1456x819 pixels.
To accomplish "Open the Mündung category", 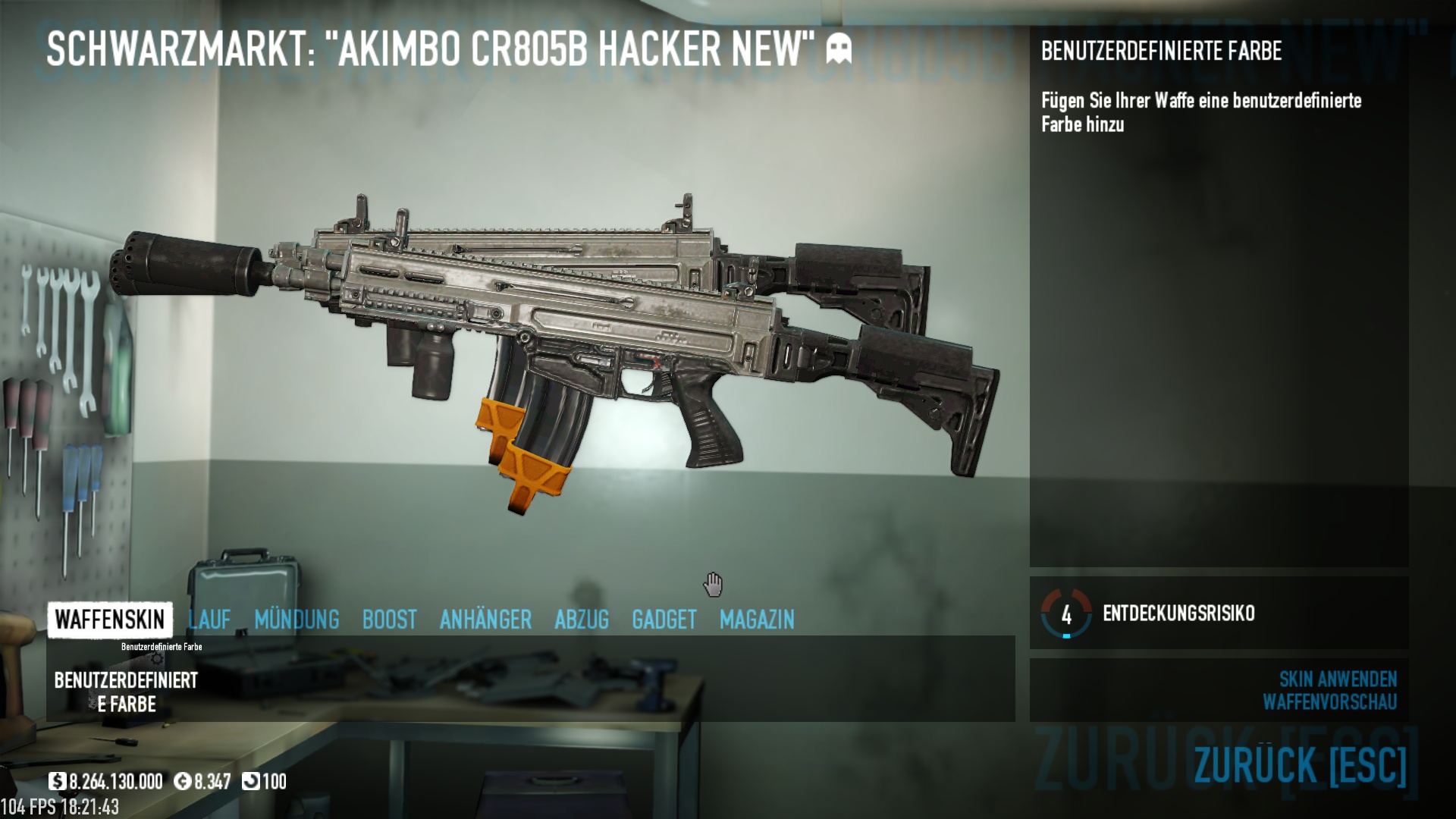I will 297,620.
